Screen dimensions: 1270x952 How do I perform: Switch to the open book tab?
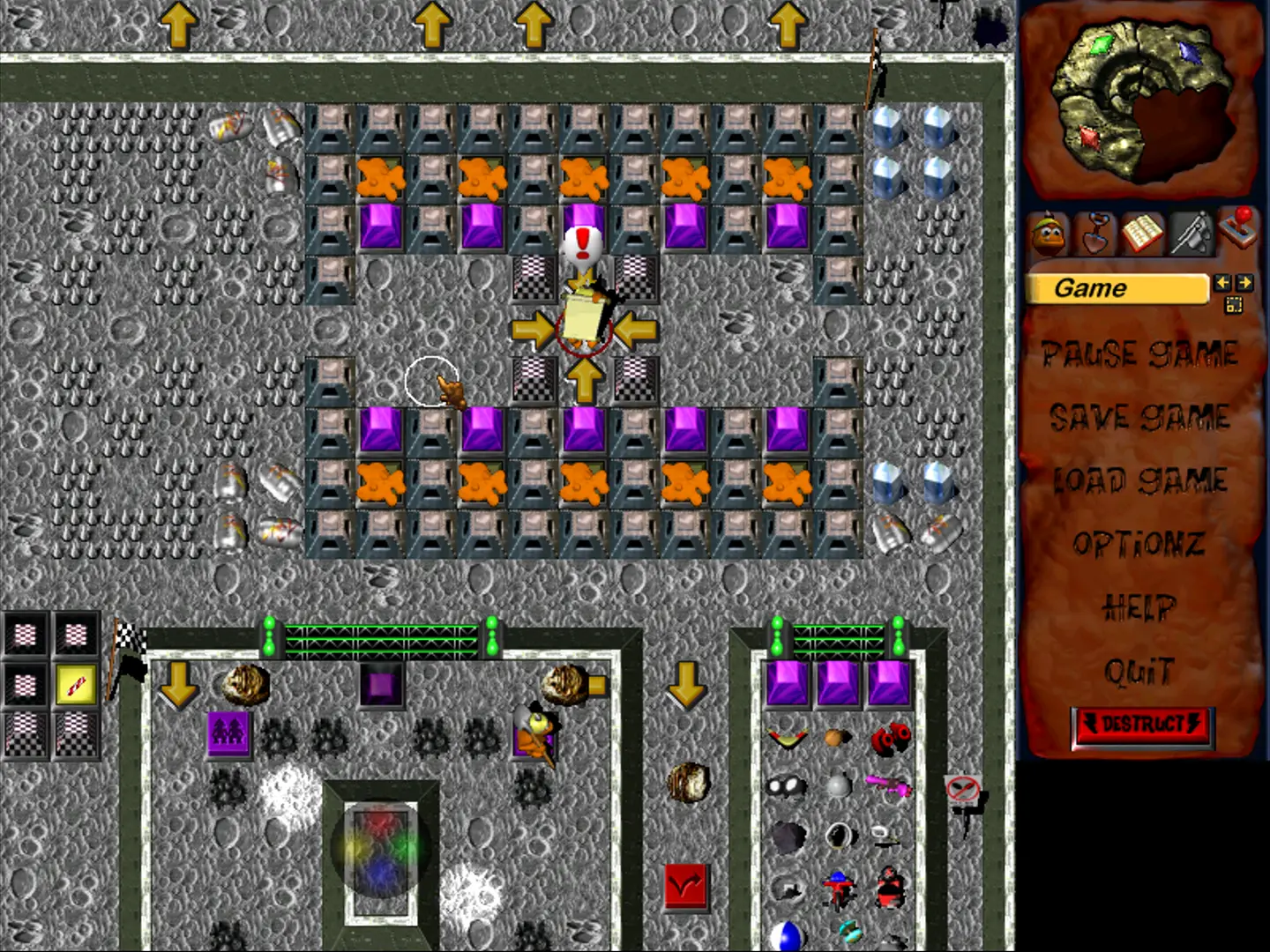click(1143, 234)
